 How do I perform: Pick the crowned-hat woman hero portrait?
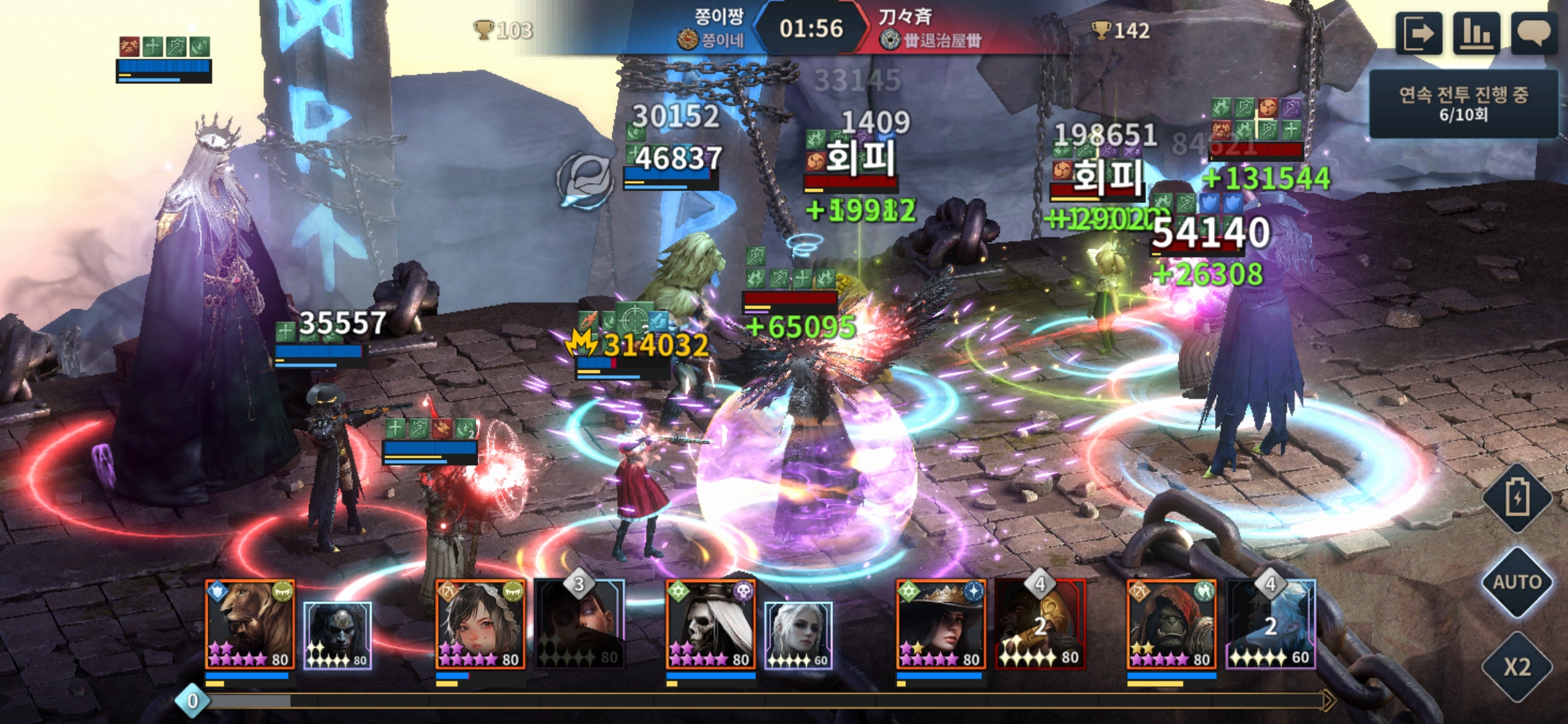[941, 625]
